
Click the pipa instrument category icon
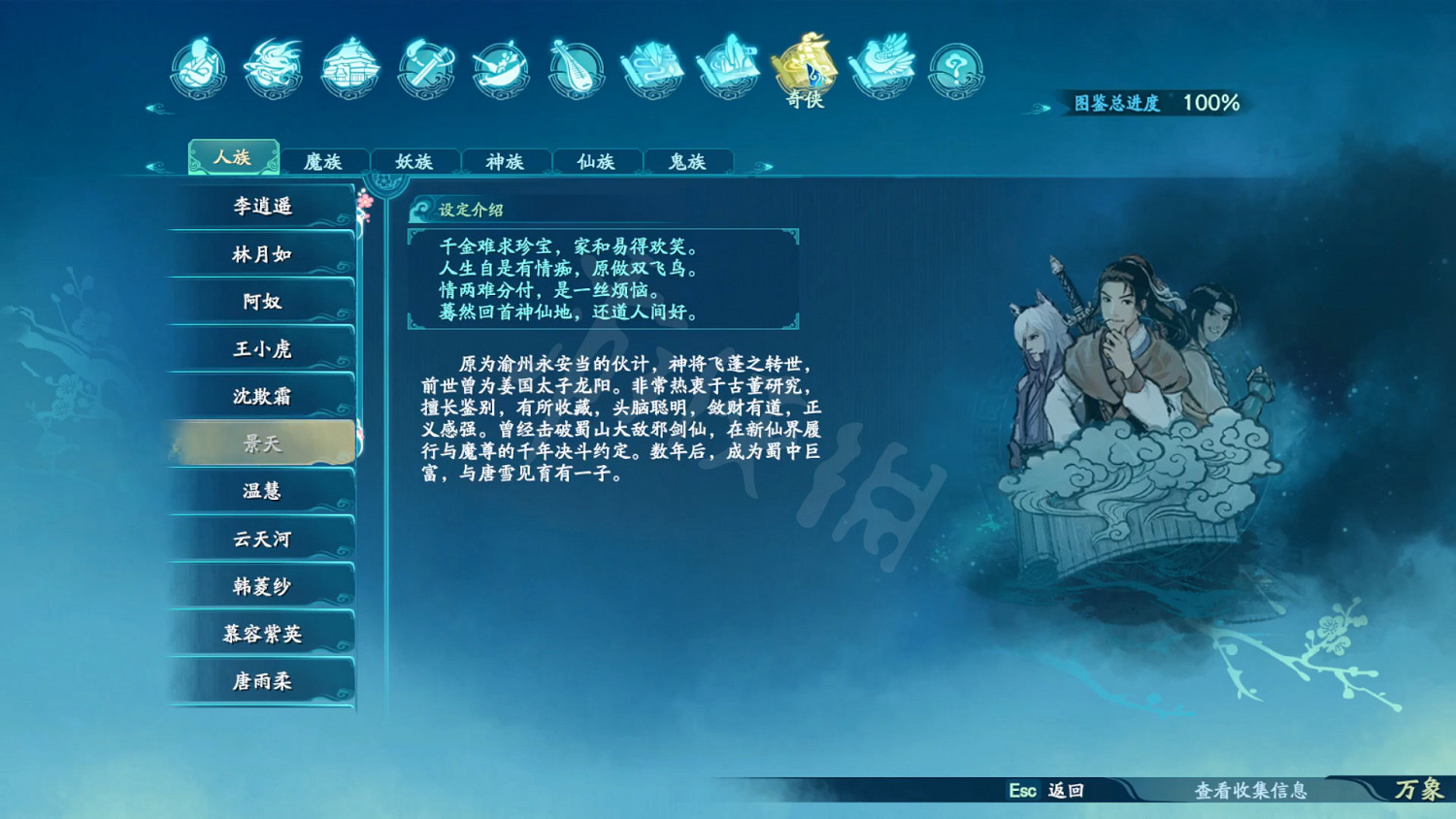(x=576, y=69)
